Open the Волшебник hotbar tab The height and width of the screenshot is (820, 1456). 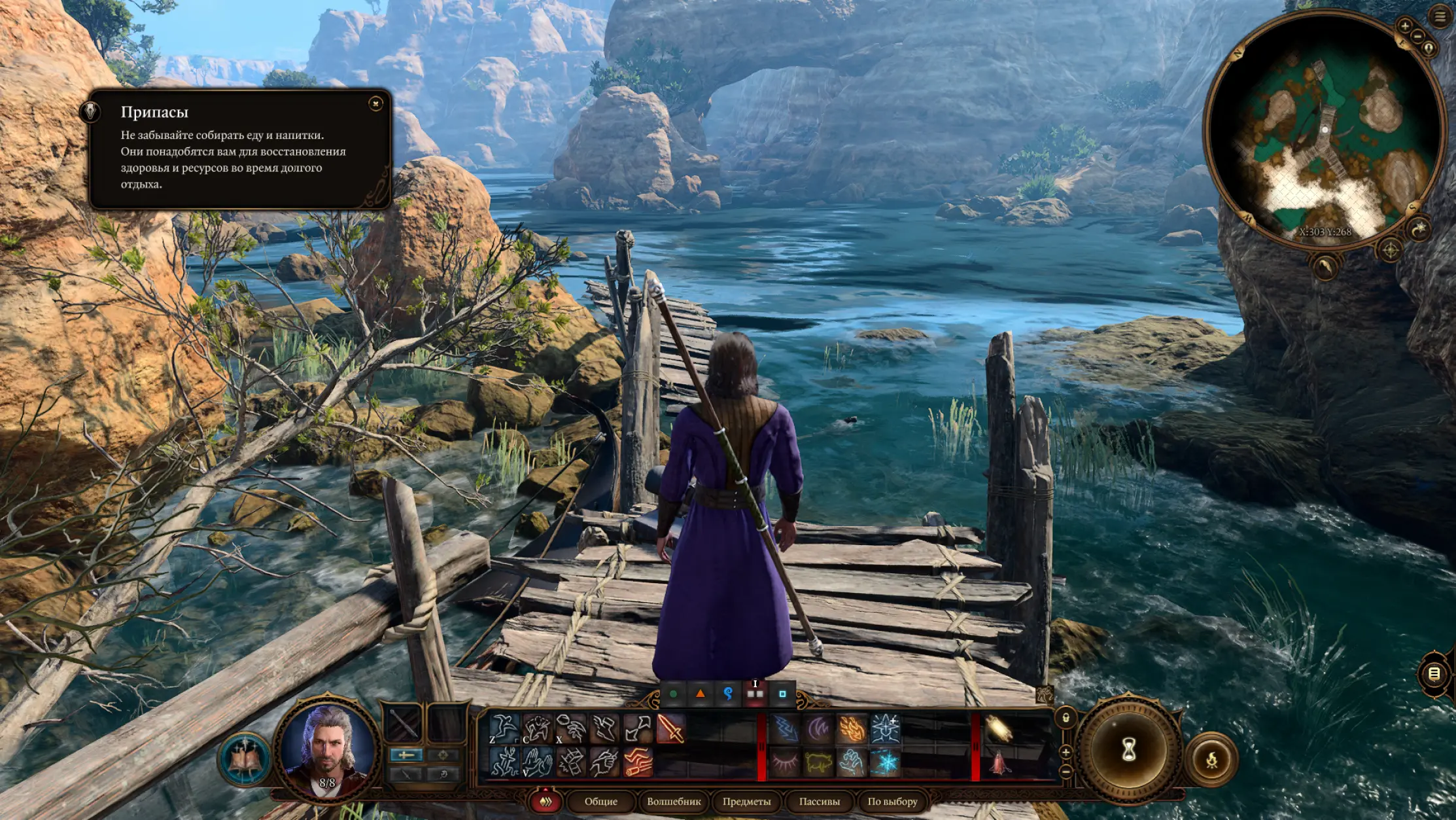(x=673, y=801)
